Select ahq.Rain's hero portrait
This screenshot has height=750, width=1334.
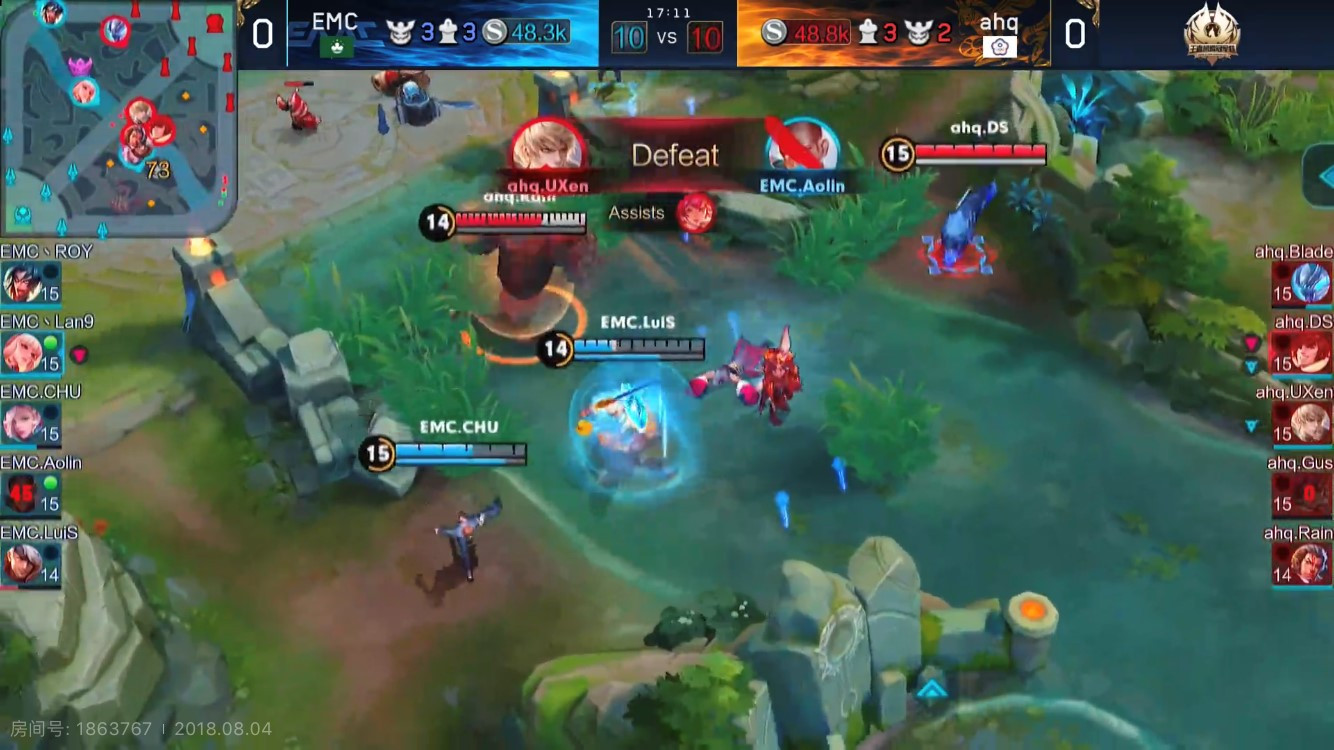click(x=1311, y=564)
